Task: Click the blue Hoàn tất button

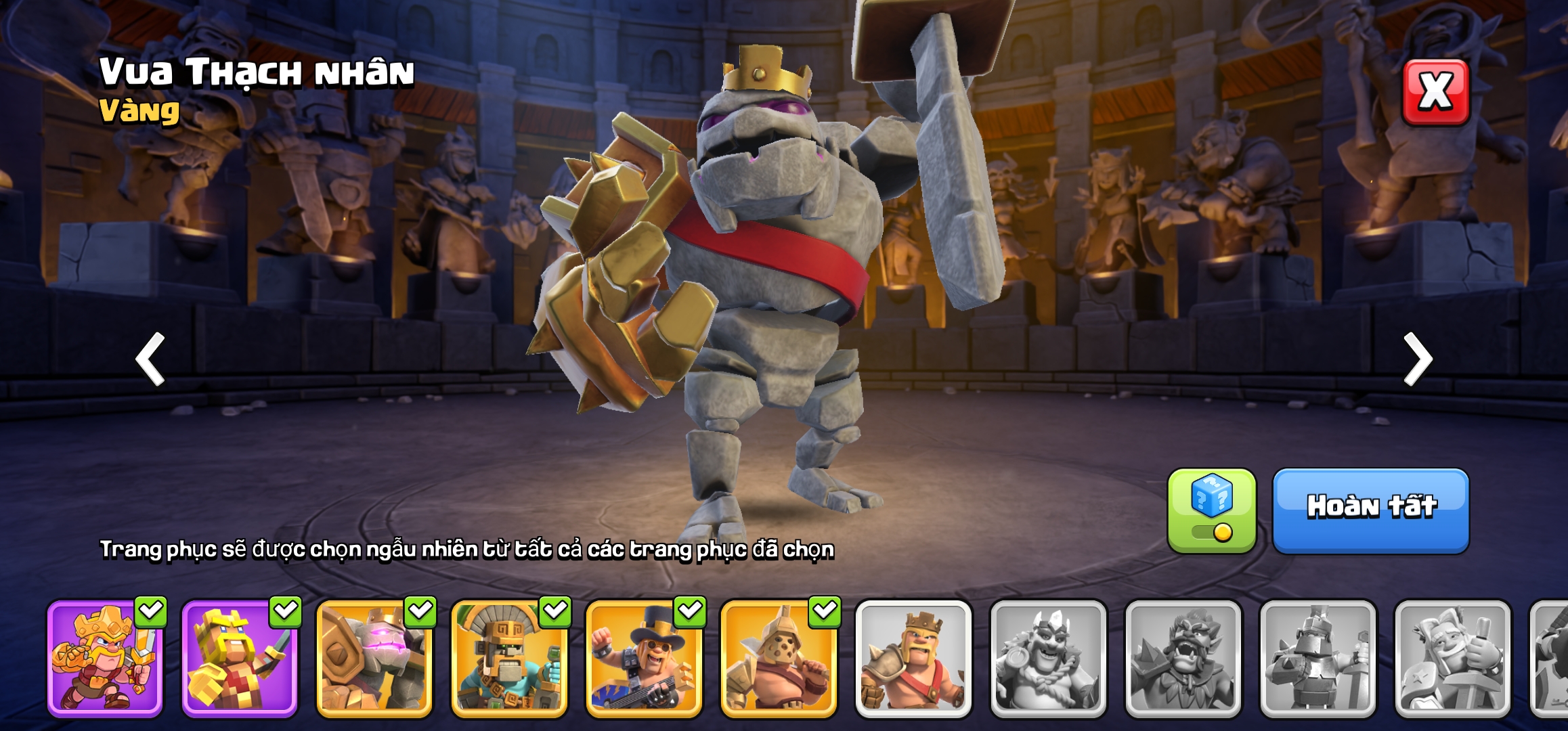Action: [x=1370, y=510]
